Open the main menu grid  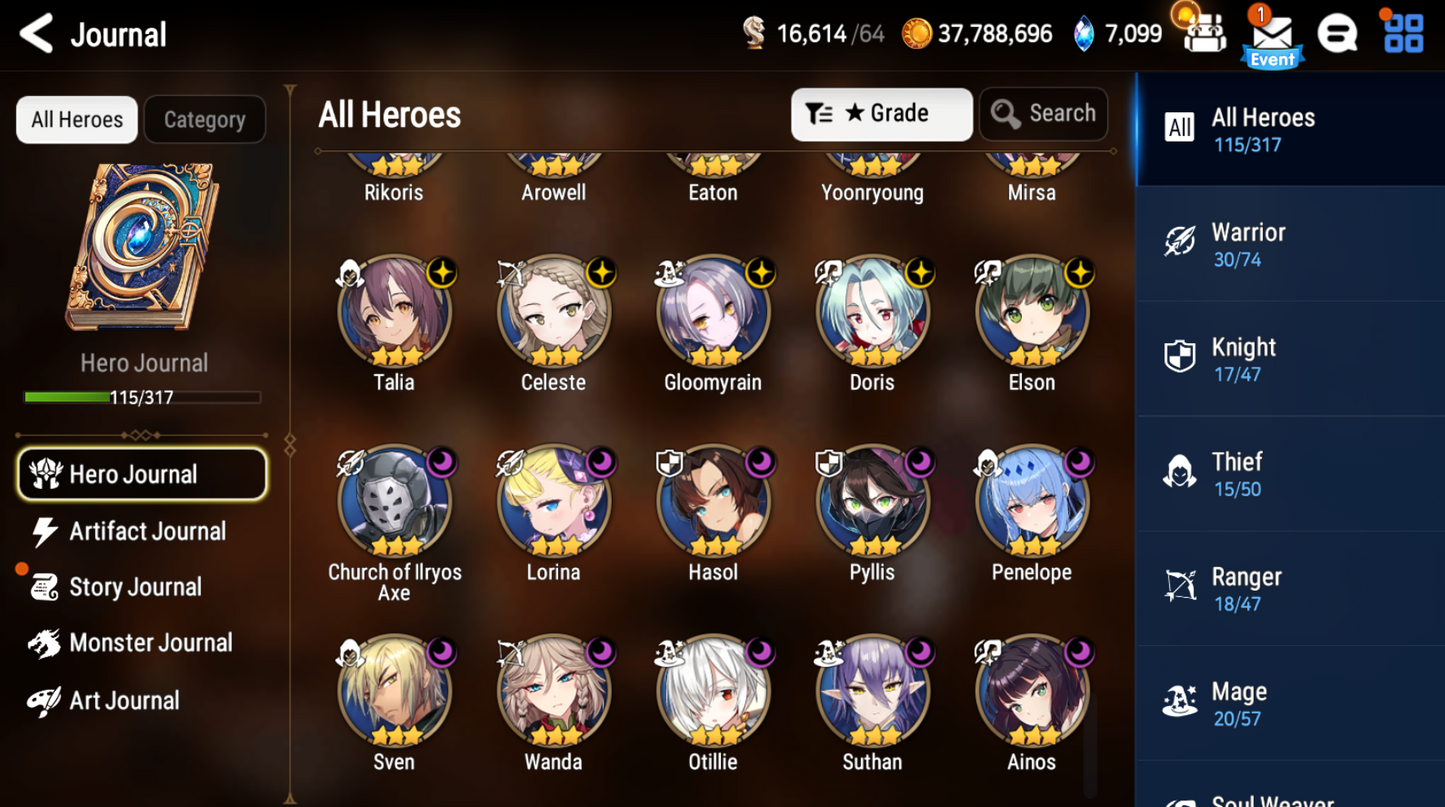point(1403,33)
